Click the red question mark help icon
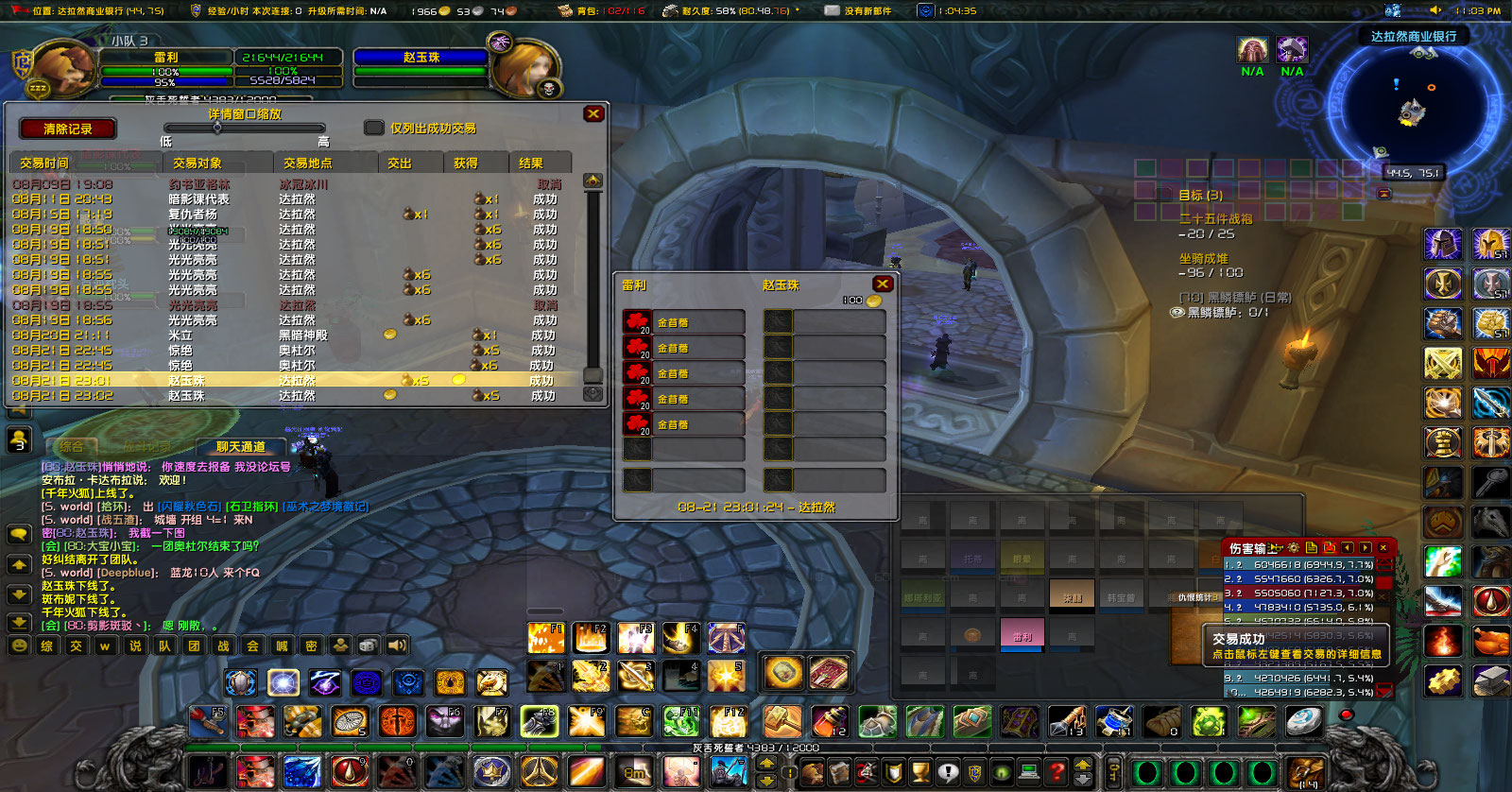Image resolution: width=1512 pixels, height=792 pixels. click(1057, 771)
